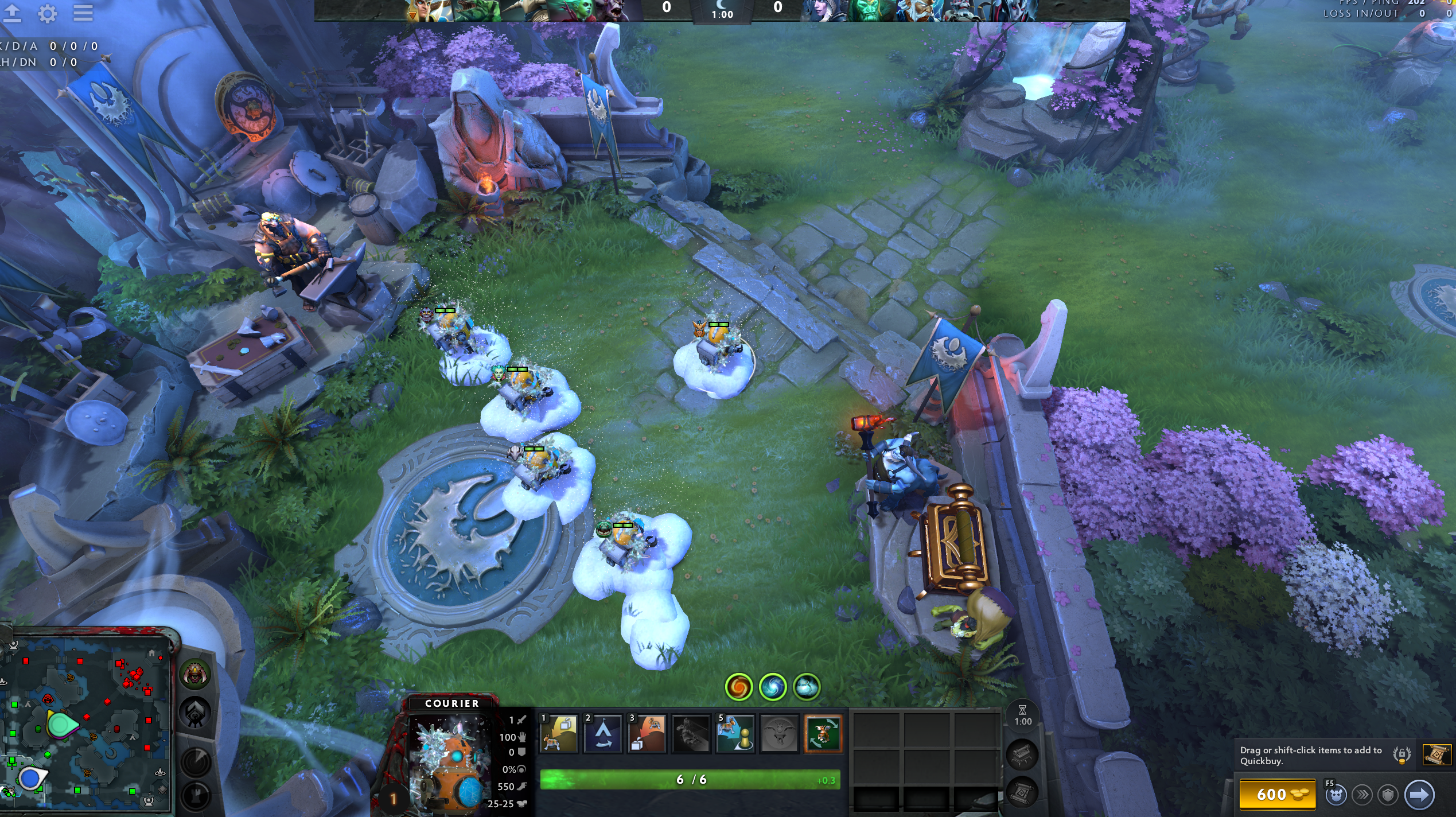
Task: Click on the minimap
Action: 86,723
